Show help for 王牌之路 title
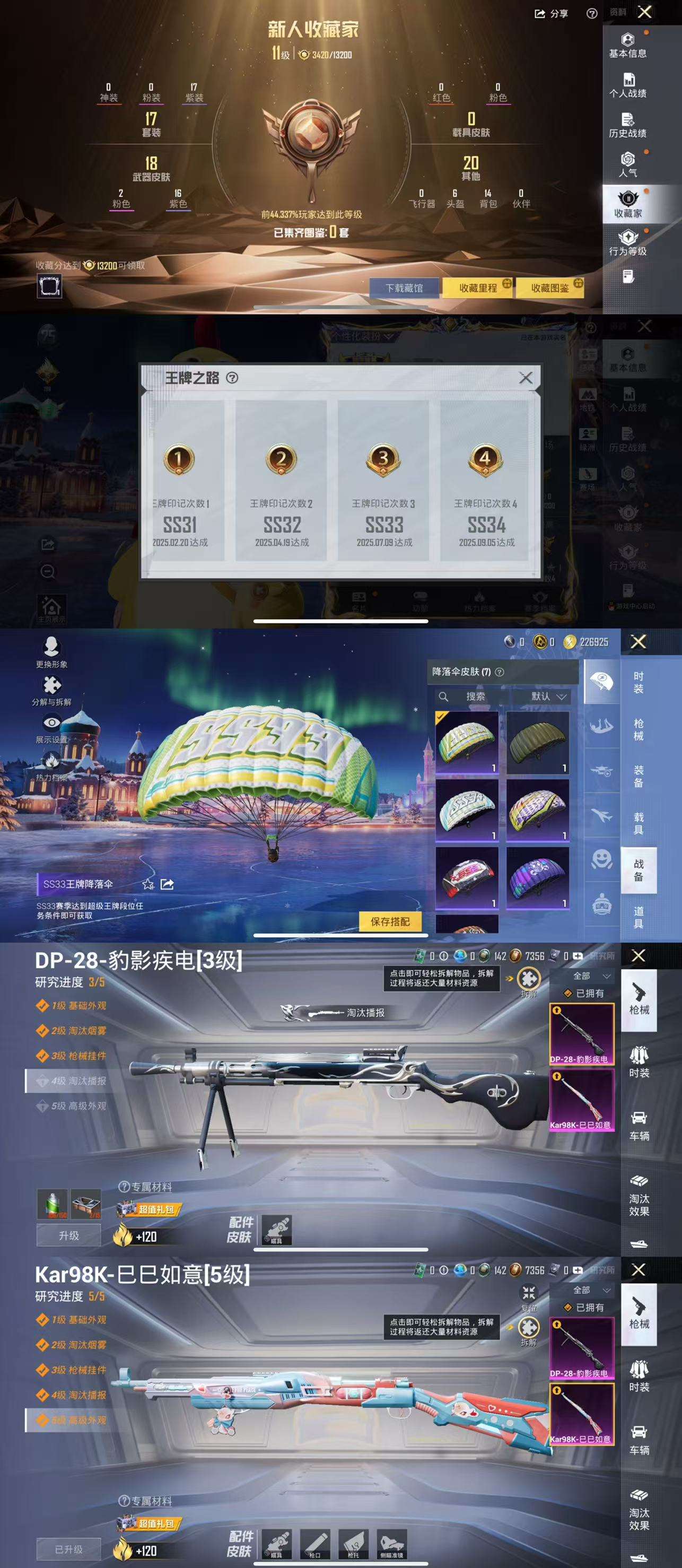Image resolution: width=682 pixels, height=1568 pixels. (232, 378)
